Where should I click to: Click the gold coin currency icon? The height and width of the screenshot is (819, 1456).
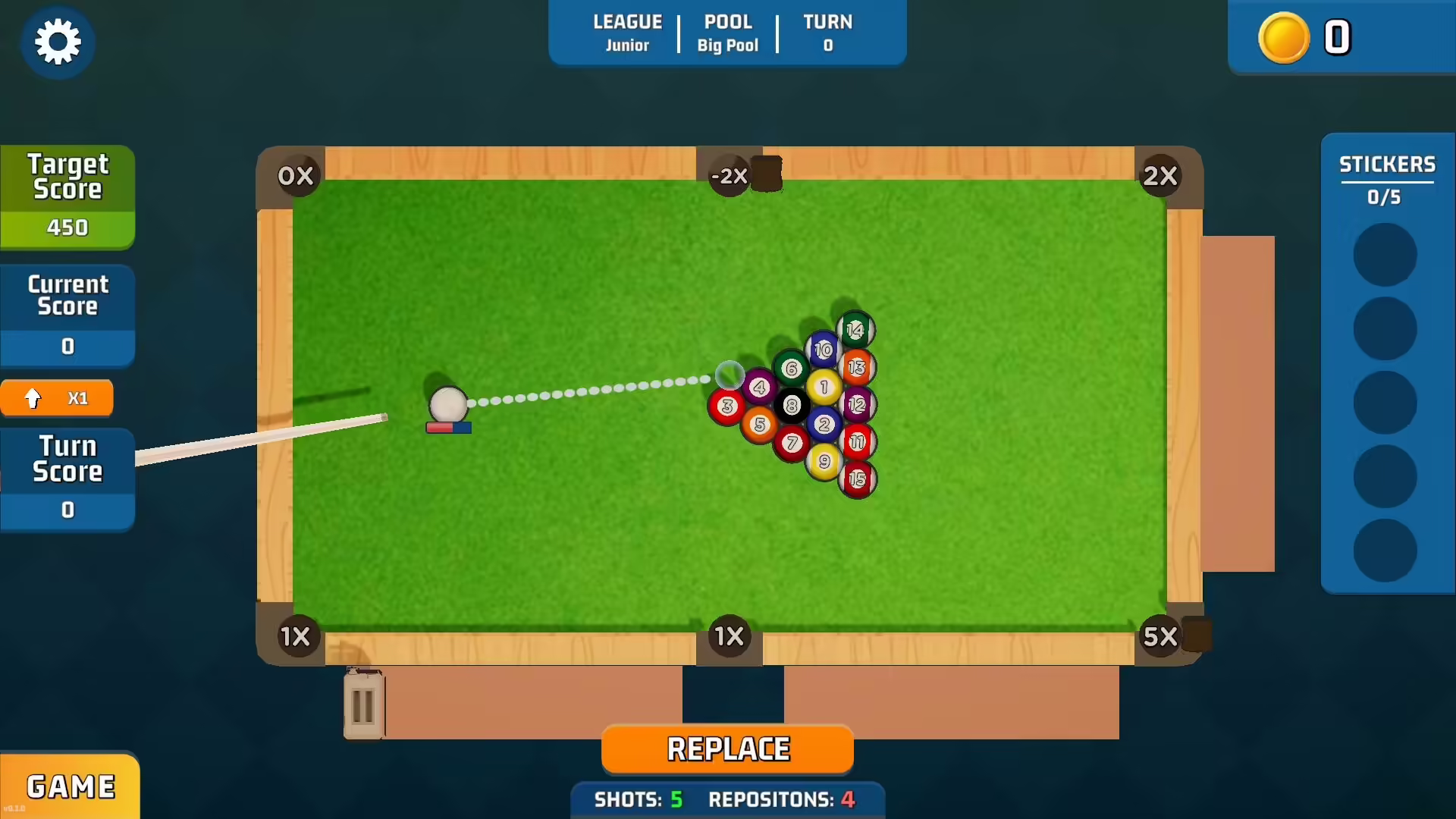point(1283,37)
